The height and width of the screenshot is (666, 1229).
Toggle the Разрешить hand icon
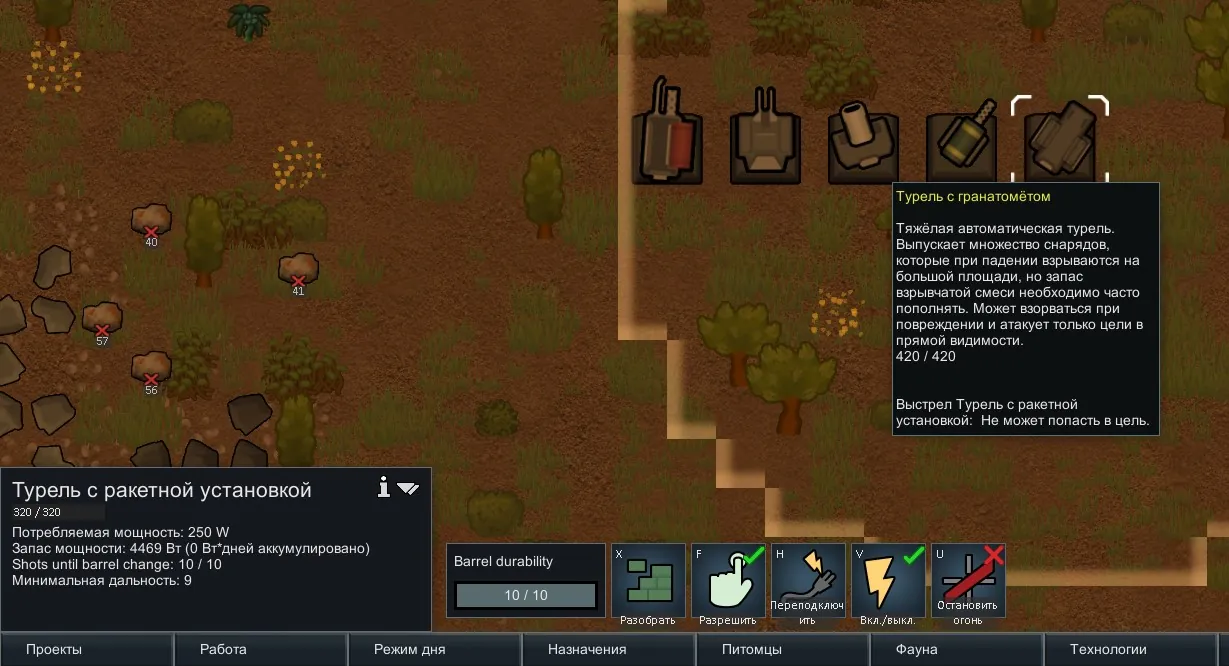pyautogui.click(x=728, y=581)
